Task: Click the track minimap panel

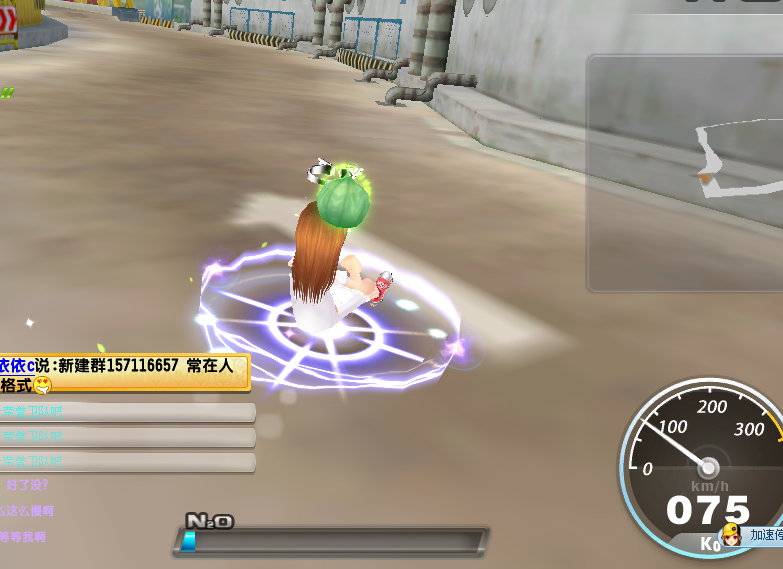Action: pyautogui.click(x=686, y=172)
